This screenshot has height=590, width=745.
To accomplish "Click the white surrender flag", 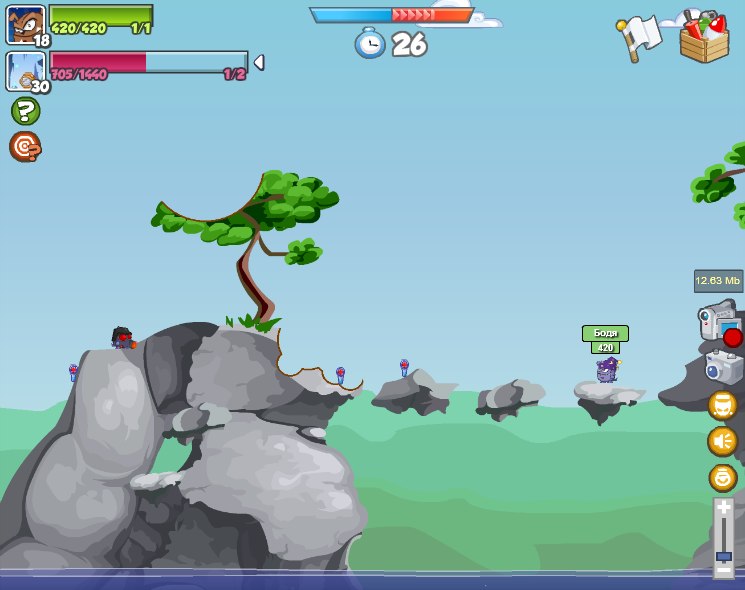I will [x=640, y=36].
